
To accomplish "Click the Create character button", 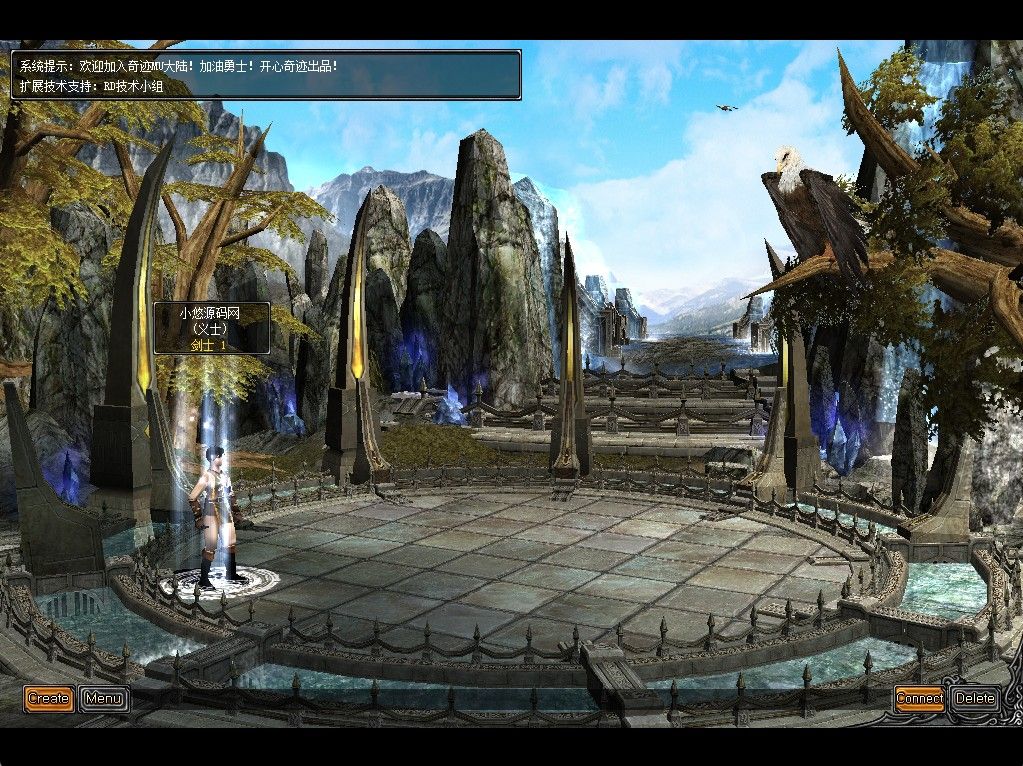I will pos(48,698).
